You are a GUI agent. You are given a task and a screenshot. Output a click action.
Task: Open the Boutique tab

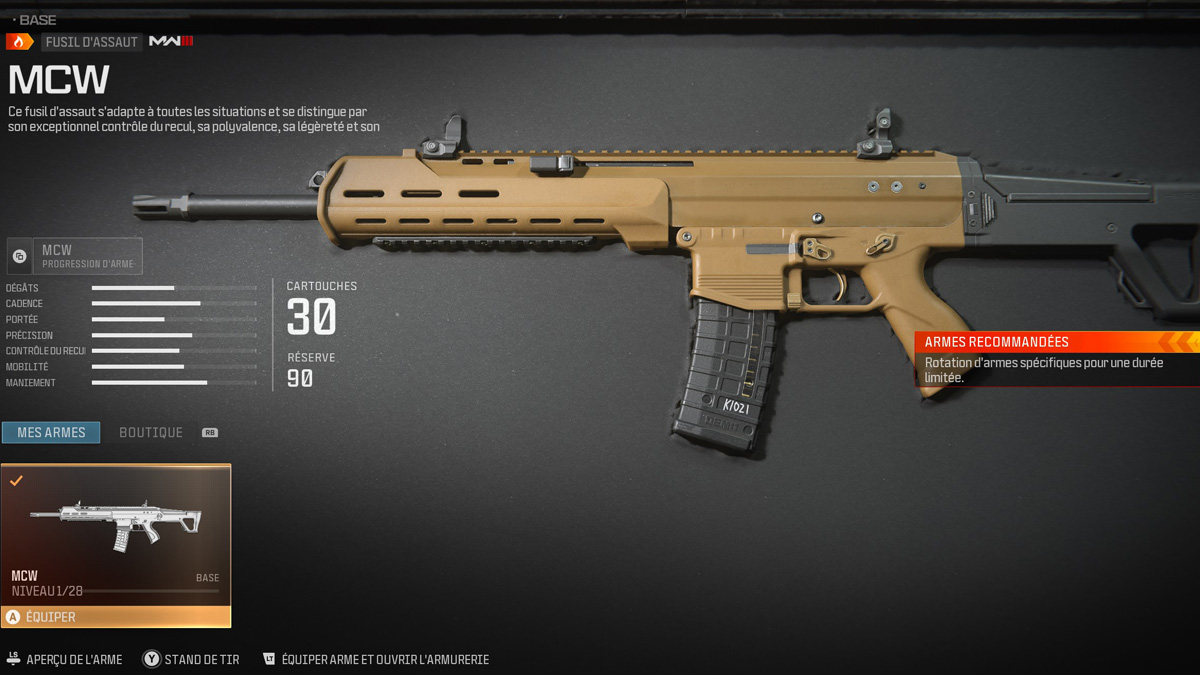point(151,432)
